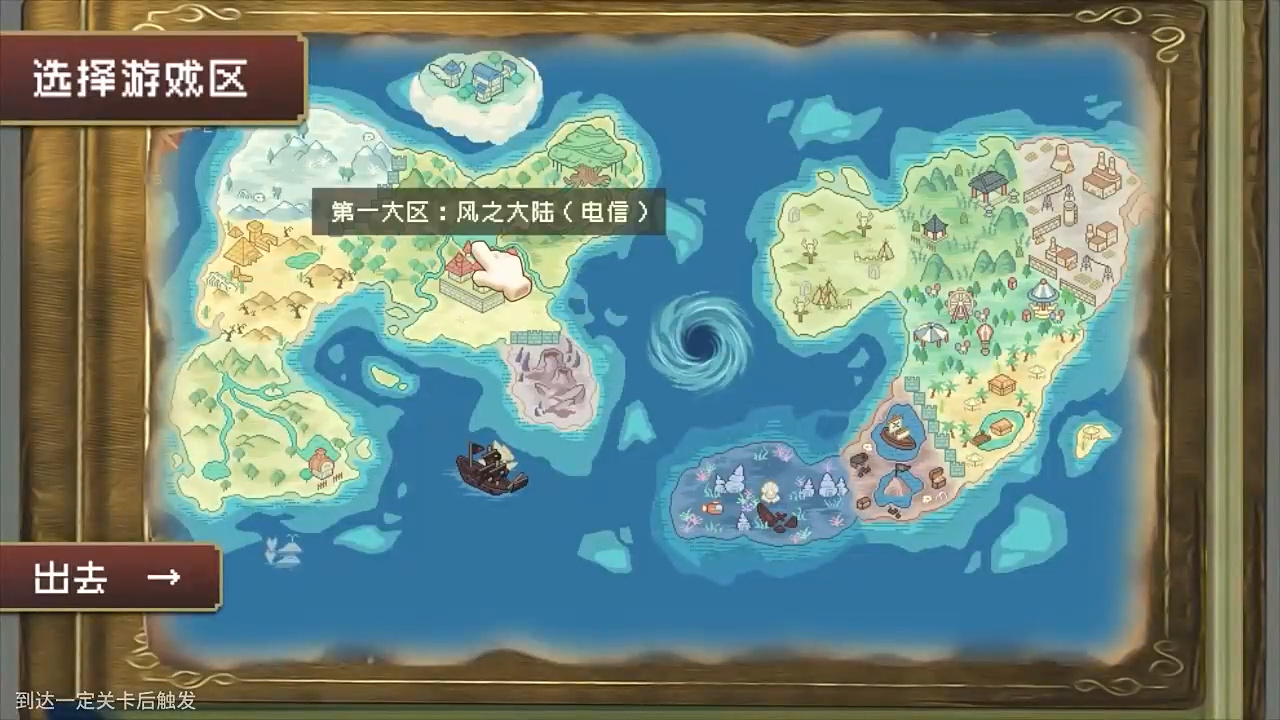Click the Ferris wheel on the right continent
This screenshot has width=1280, height=720.
point(960,304)
